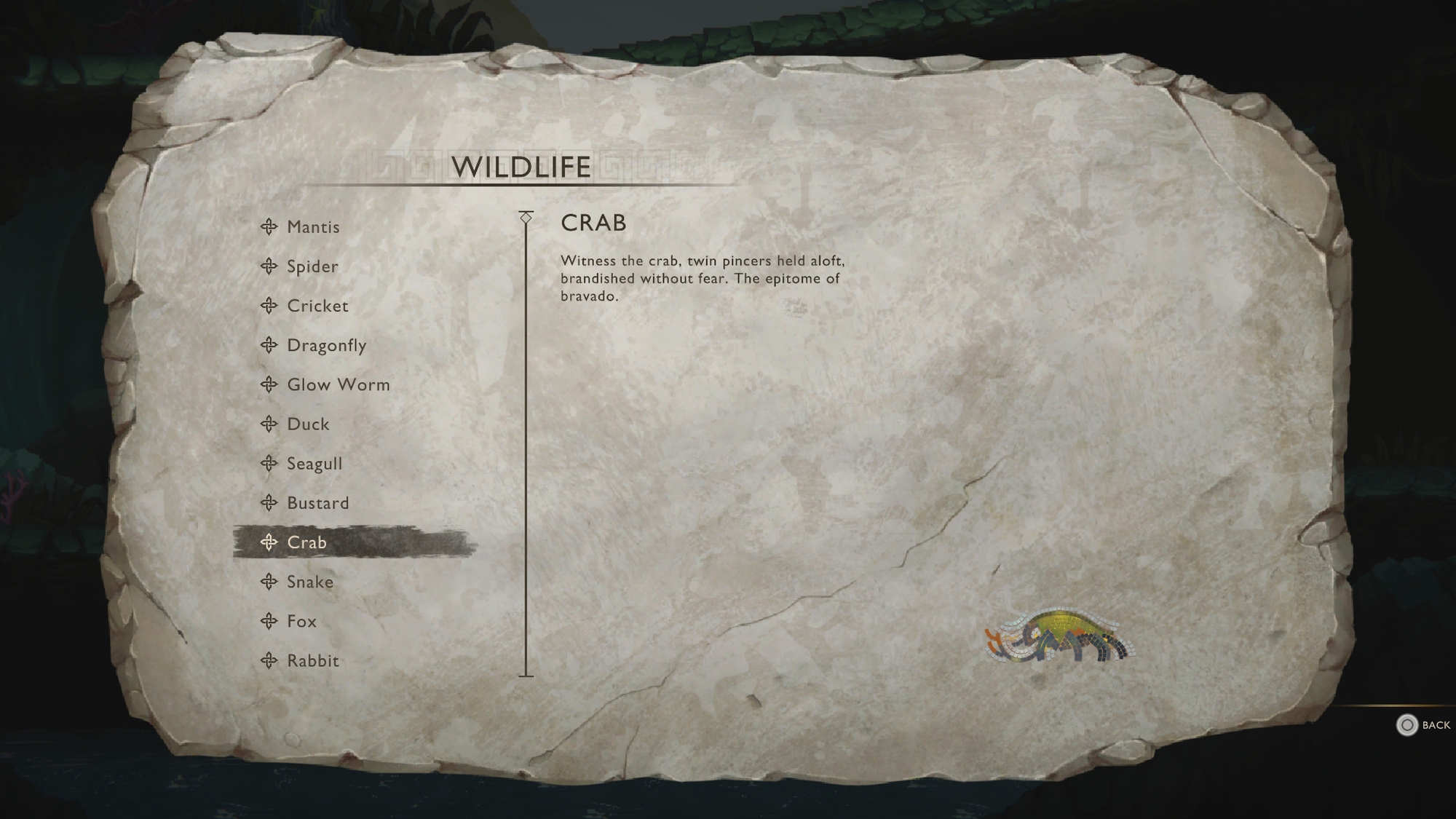Click the highlighted Crab entry
Viewport: 1456px width, 819px height.
click(306, 542)
